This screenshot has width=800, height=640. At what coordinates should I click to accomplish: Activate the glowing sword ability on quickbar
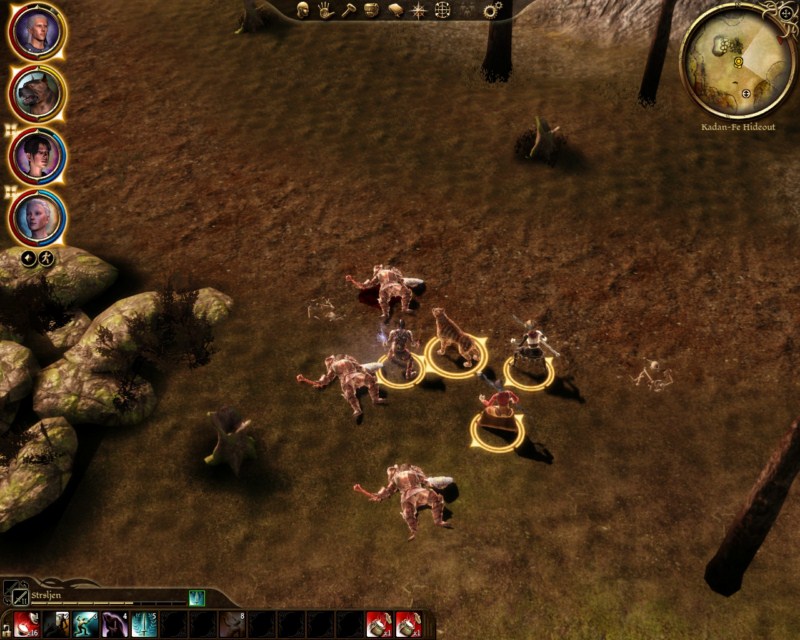pyautogui.click(x=144, y=625)
